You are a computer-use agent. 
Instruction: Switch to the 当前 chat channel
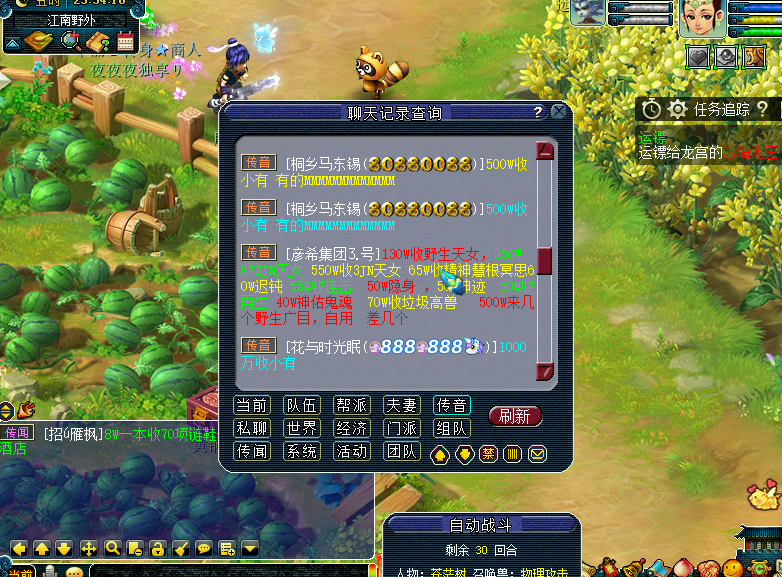[x=252, y=405]
